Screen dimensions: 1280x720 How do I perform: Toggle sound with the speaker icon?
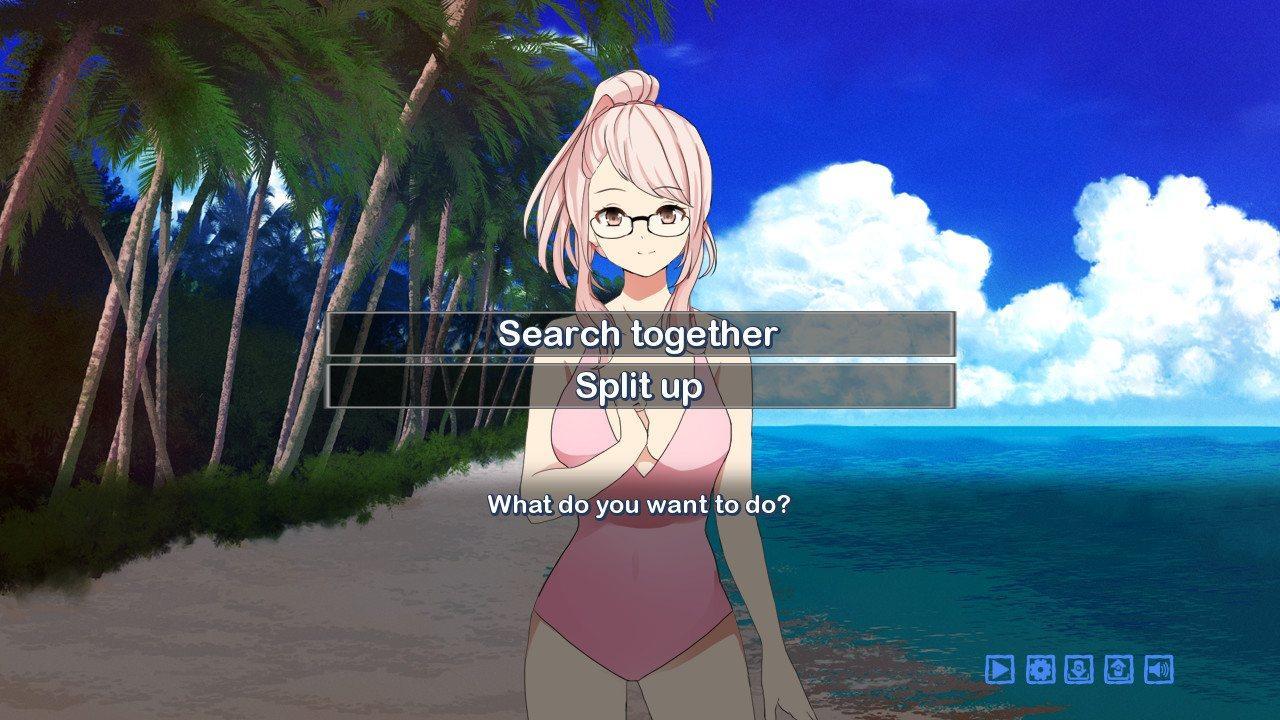[1158, 669]
